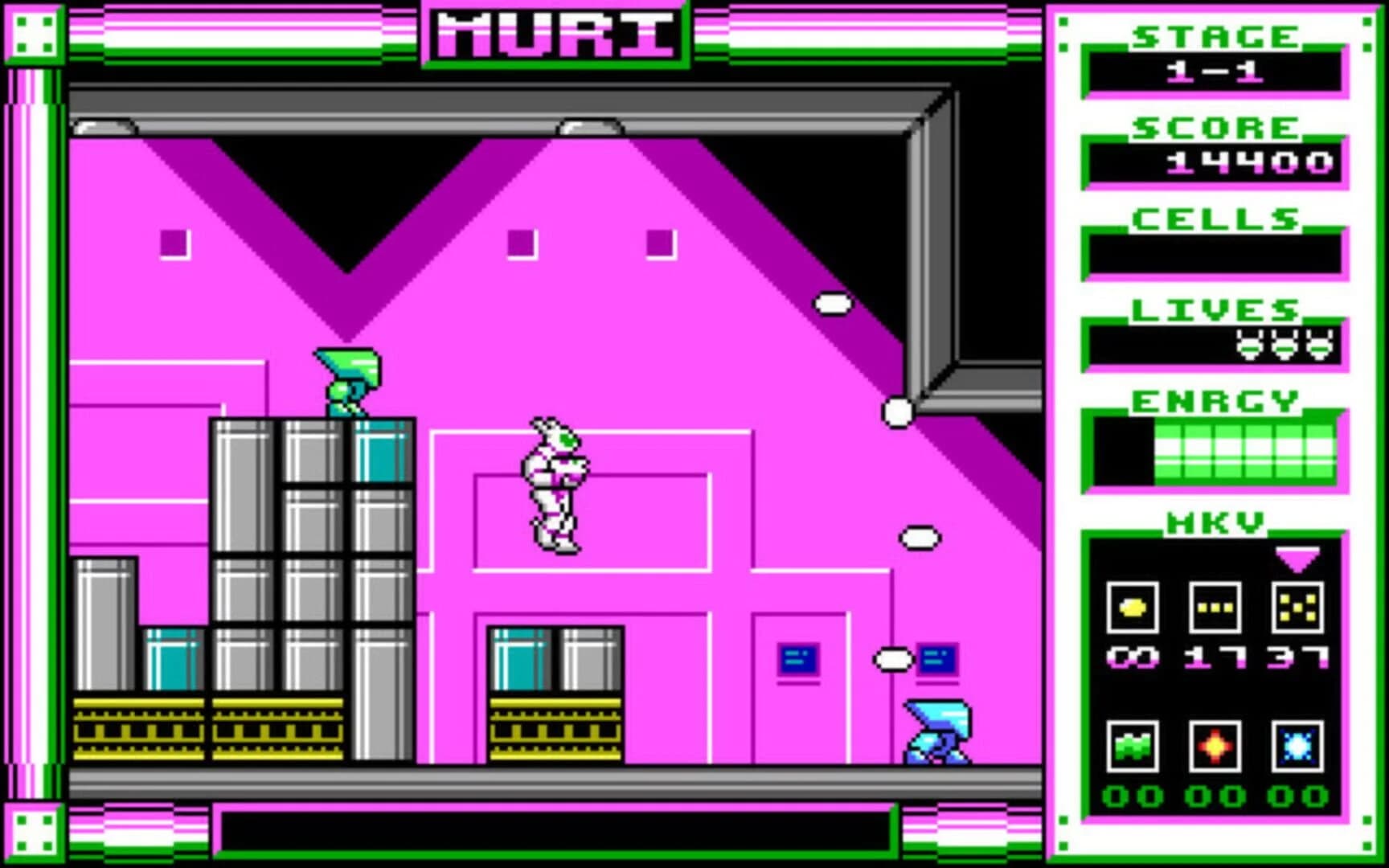This screenshot has height=868, width=1389.
Task: Select the player character in white armor
Action: click(555, 482)
